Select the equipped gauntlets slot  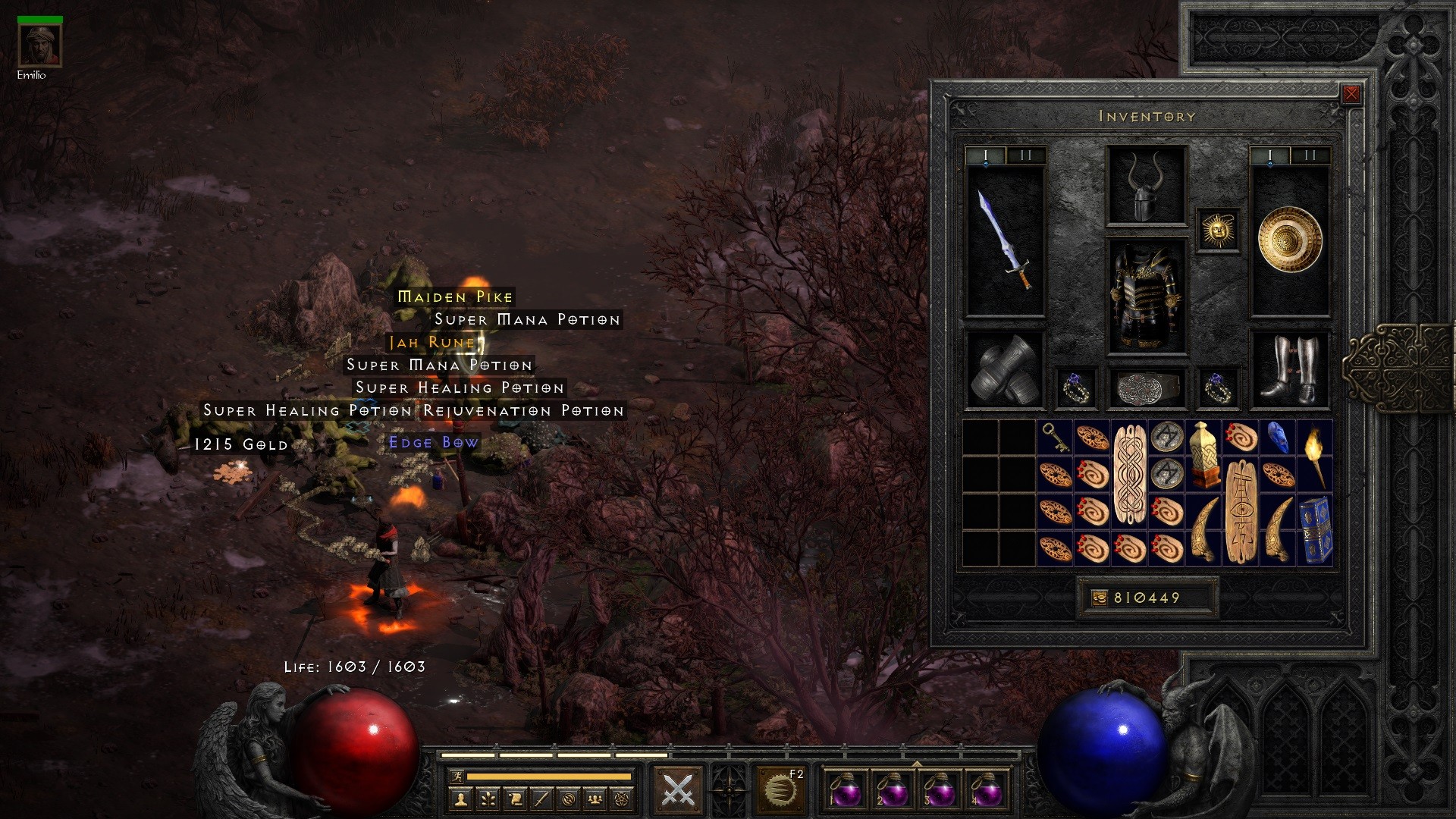click(x=1006, y=371)
